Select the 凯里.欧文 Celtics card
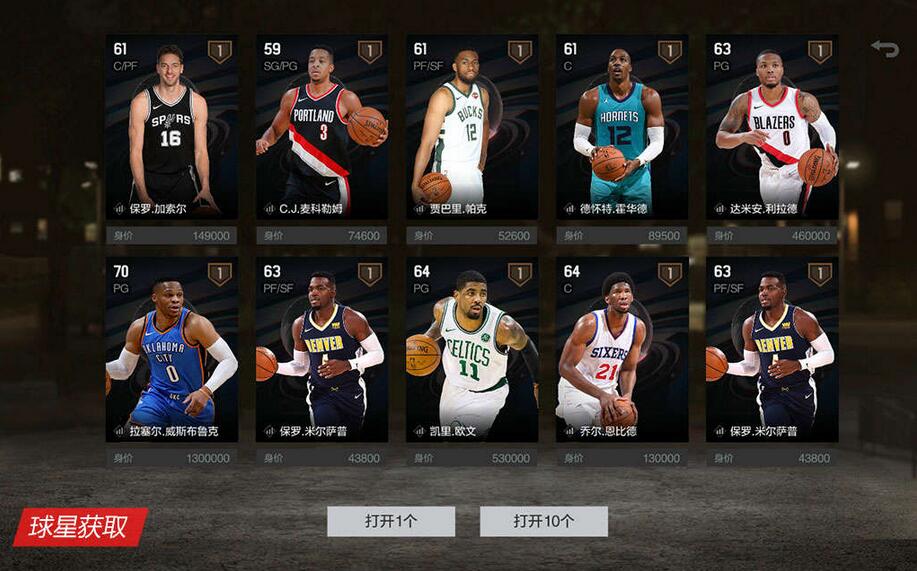Screen dimensions: 917x571 pos(471,349)
